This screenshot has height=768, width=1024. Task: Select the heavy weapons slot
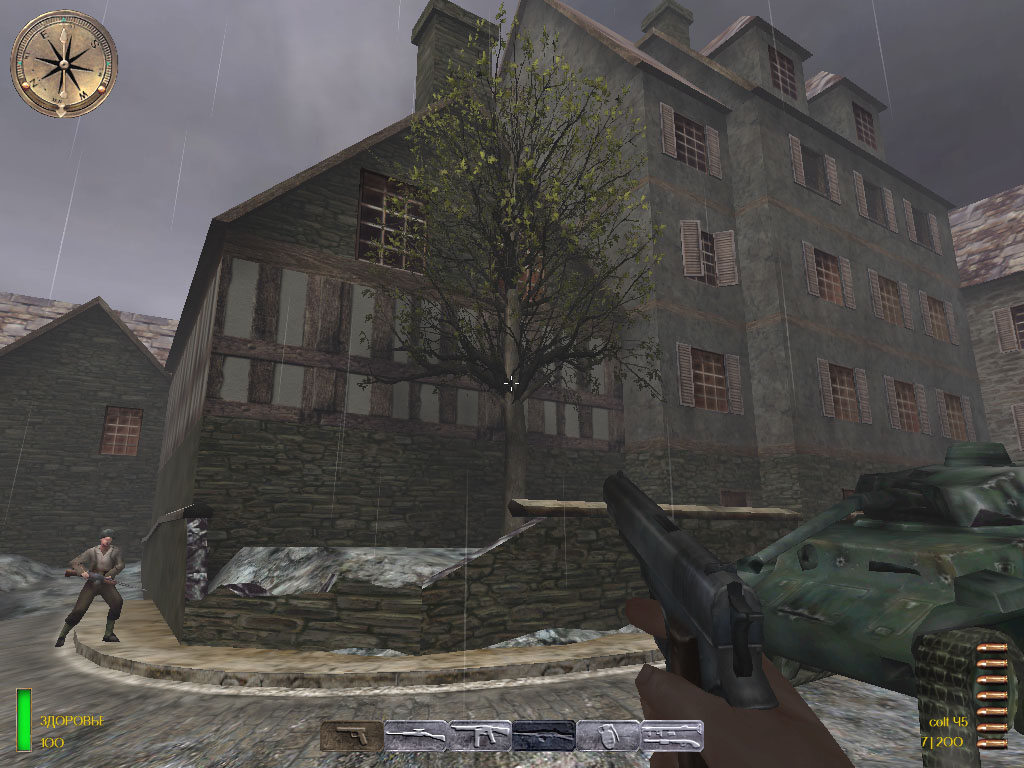tap(672, 736)
